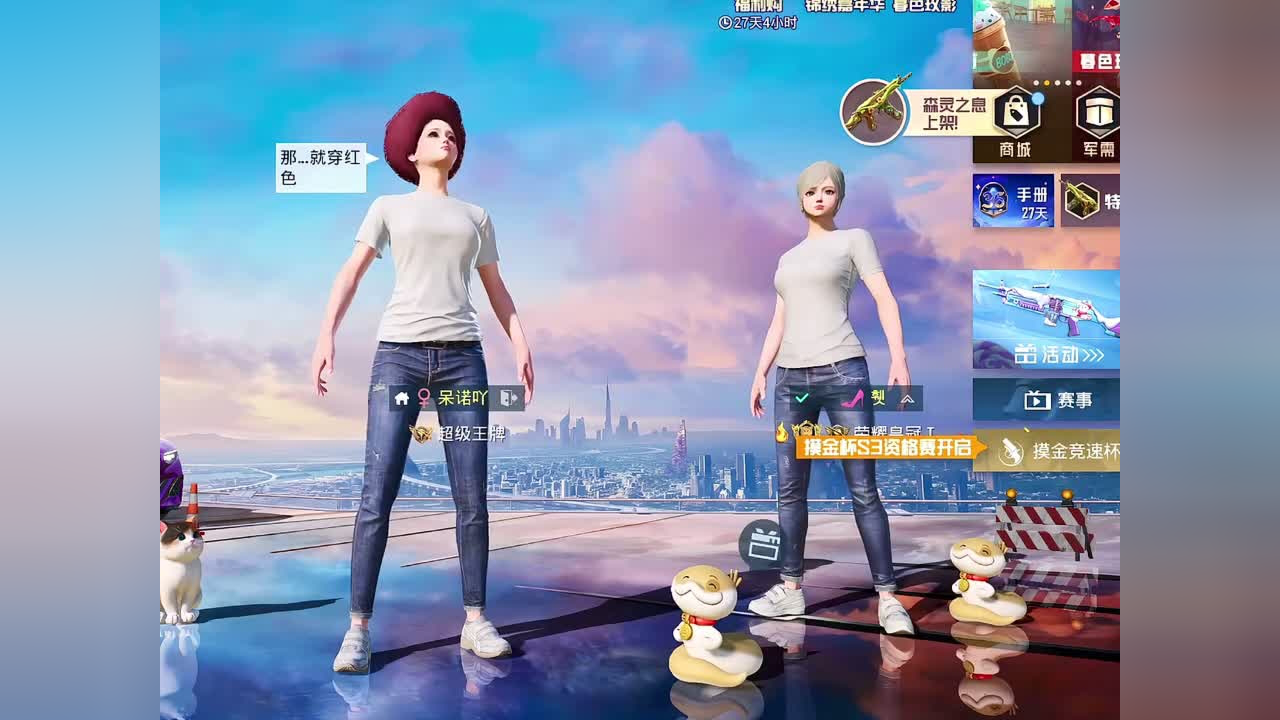Collapse the outfit bar via the up chevron

click(x=907, y=397)
